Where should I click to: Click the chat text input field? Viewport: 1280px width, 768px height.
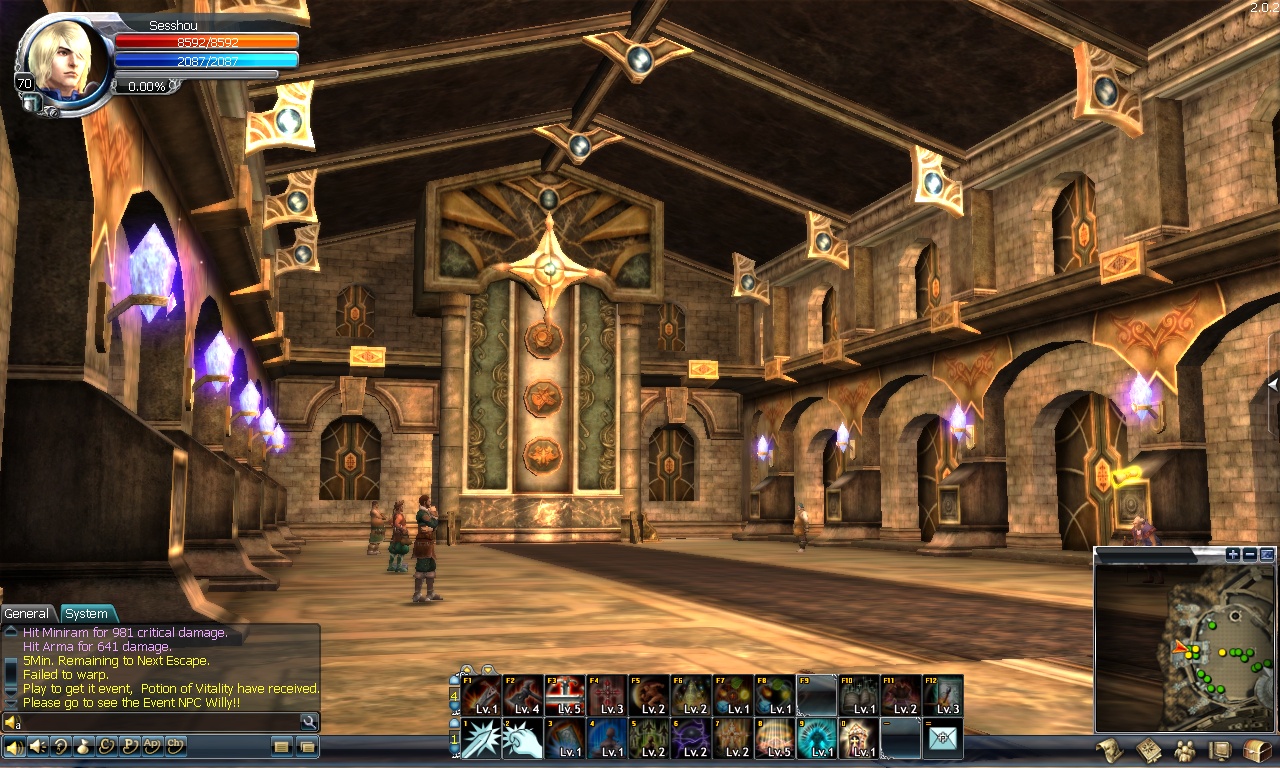click(x=160, y=722)
